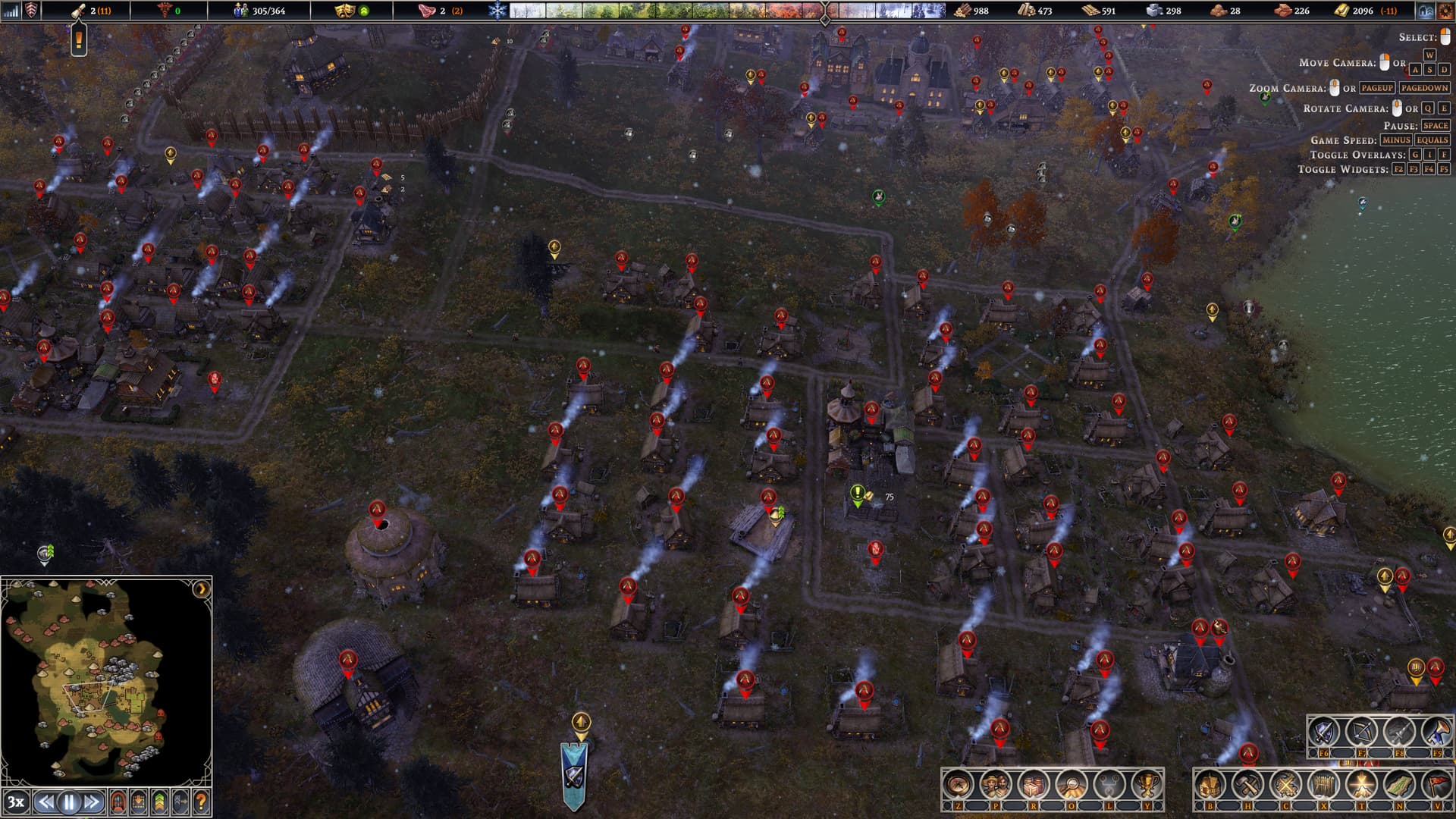Speed up game with fast-forward arrows
The height and width of the screenshot is (819, 1456).
click(92, 802)
